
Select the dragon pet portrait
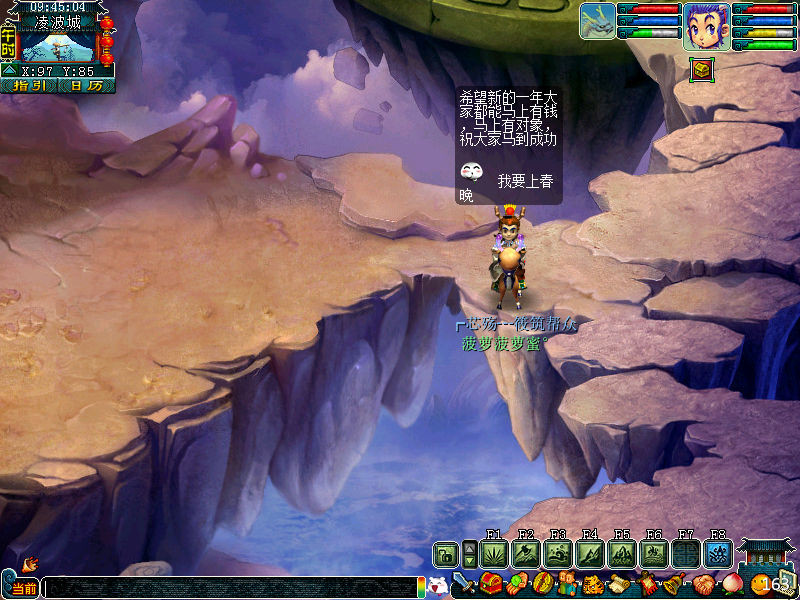[597, 21]
